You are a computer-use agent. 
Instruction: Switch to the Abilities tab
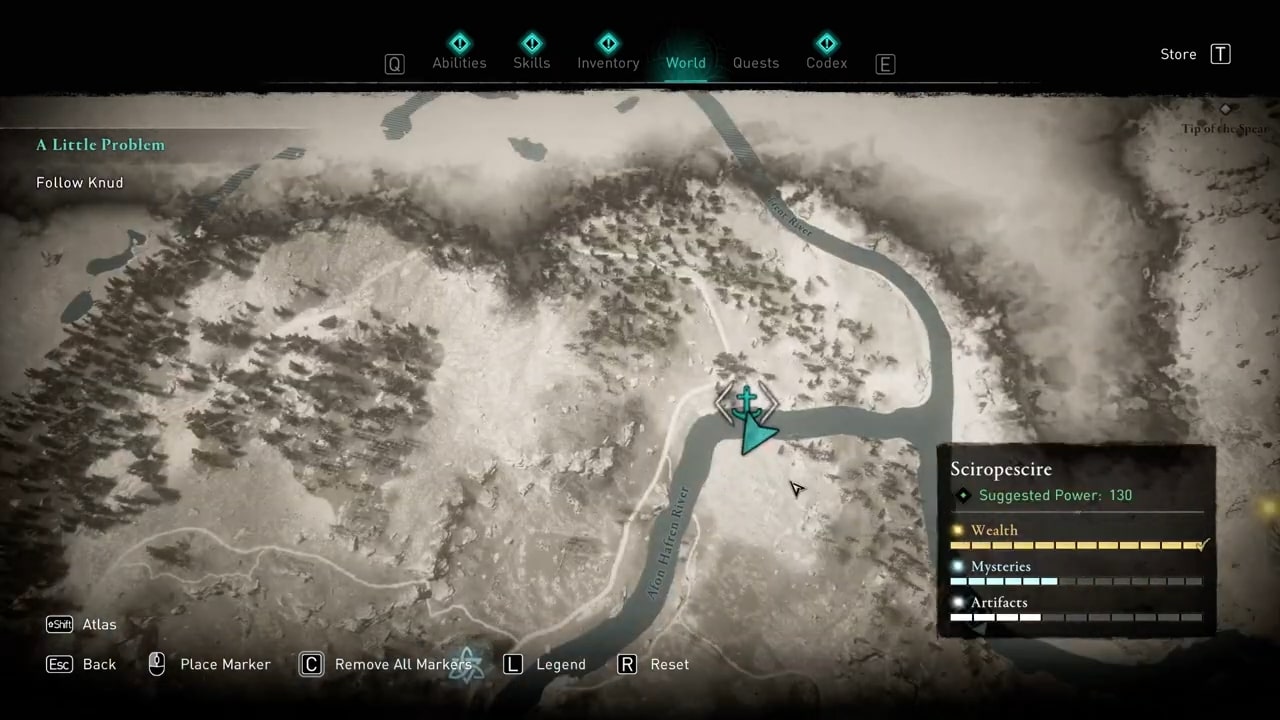(x=459, y=62)
